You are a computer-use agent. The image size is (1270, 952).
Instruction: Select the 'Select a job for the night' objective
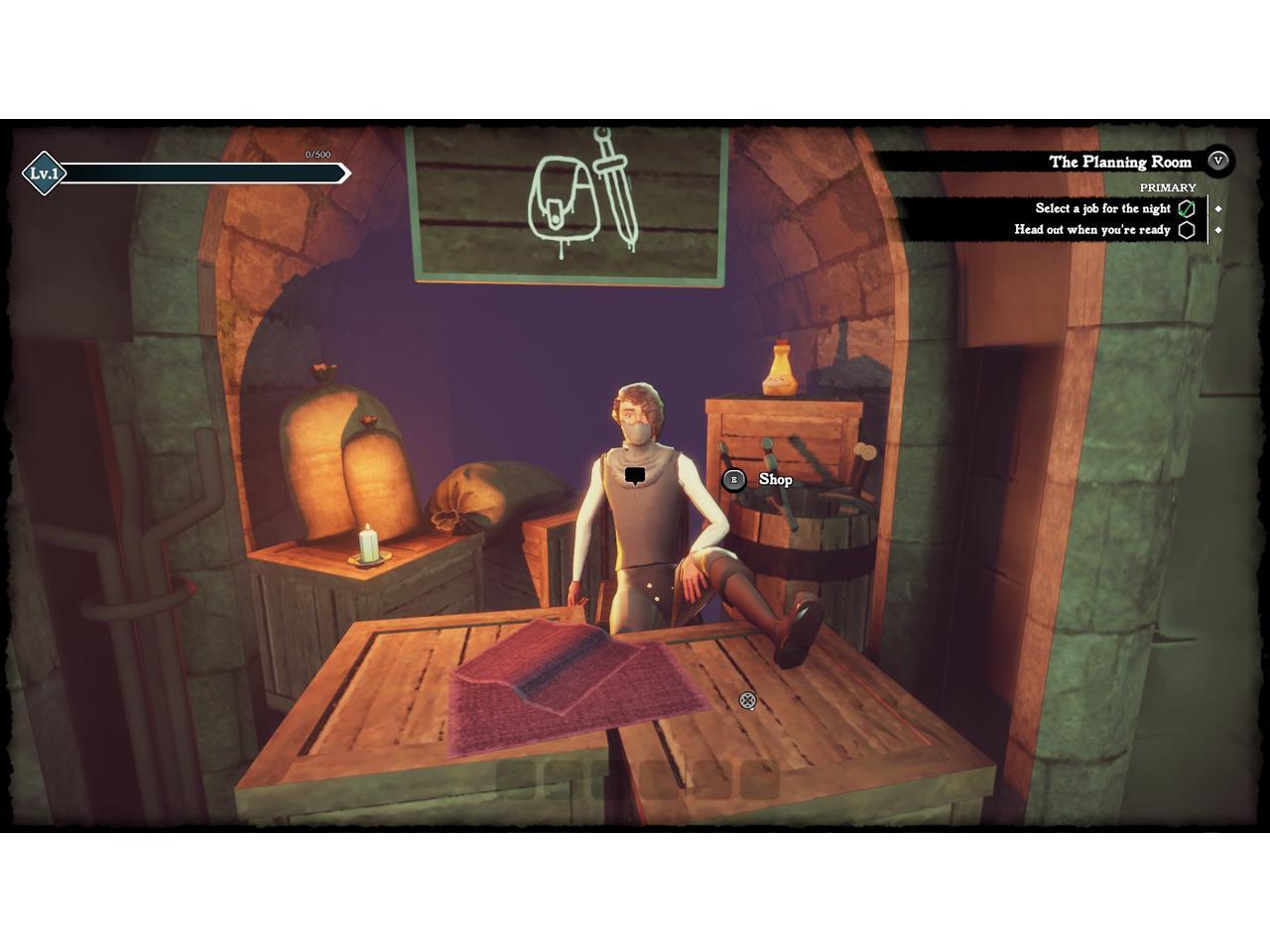pyautogui.click(x=1102, y=208)
